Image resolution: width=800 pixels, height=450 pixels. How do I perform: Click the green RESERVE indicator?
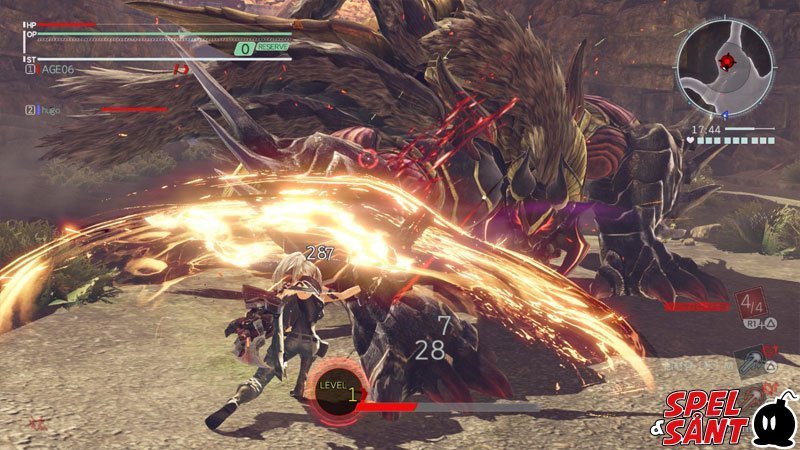tap(262, 47)
